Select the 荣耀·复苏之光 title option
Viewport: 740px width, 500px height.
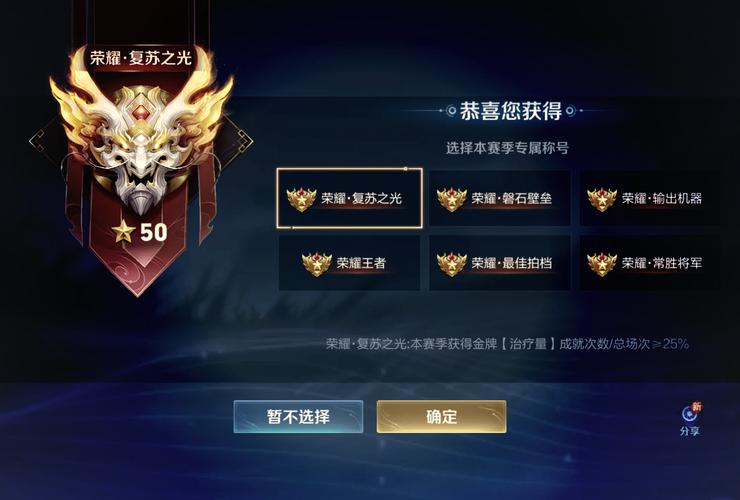point(349,198)
